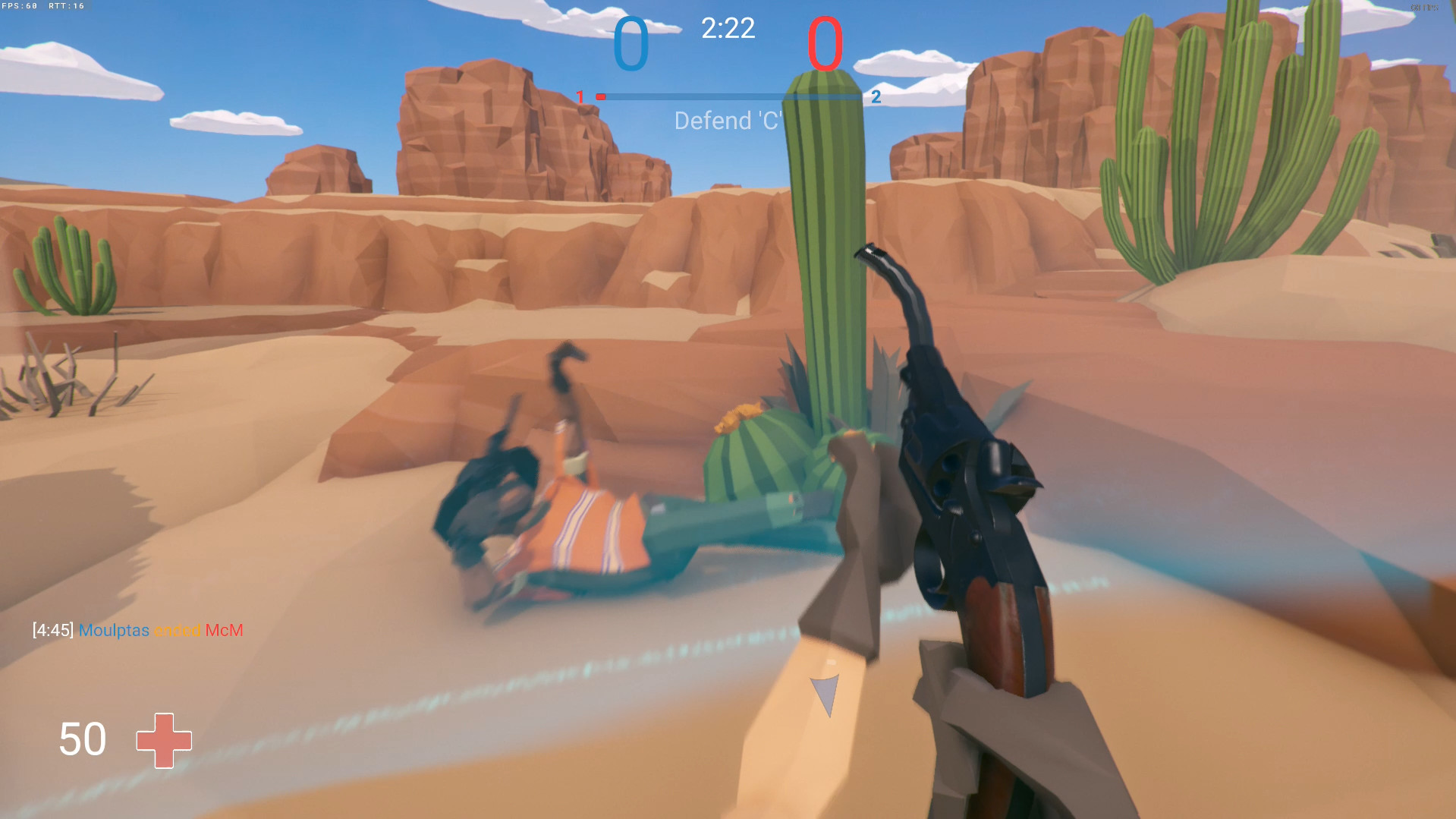The height and width of the screenshot is (819, 1456).
Task: Select the Moulptas name in kill feed
Action: tap(114, 630)
